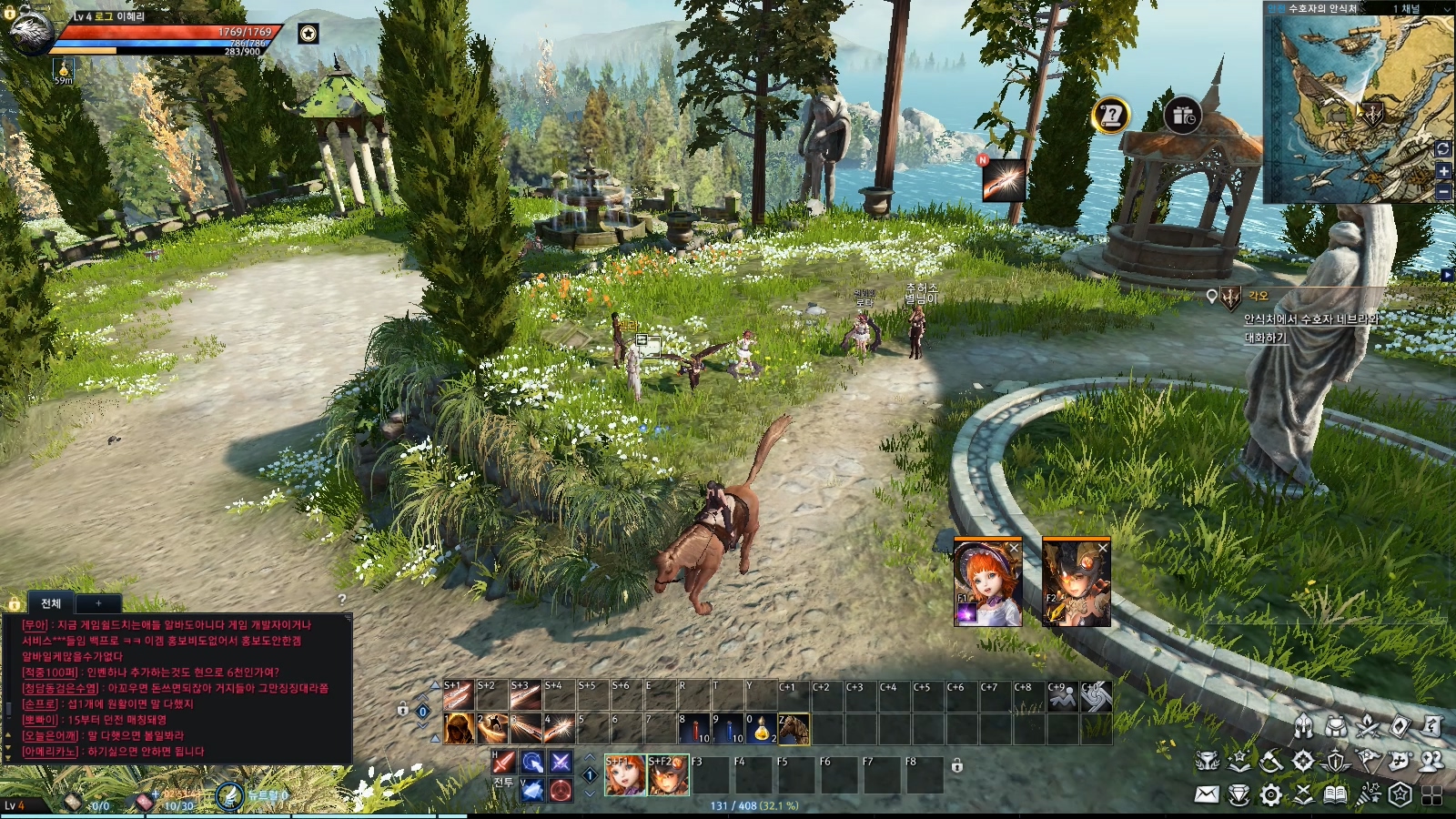Switch to the 전체 chat tab

(51, 603)
